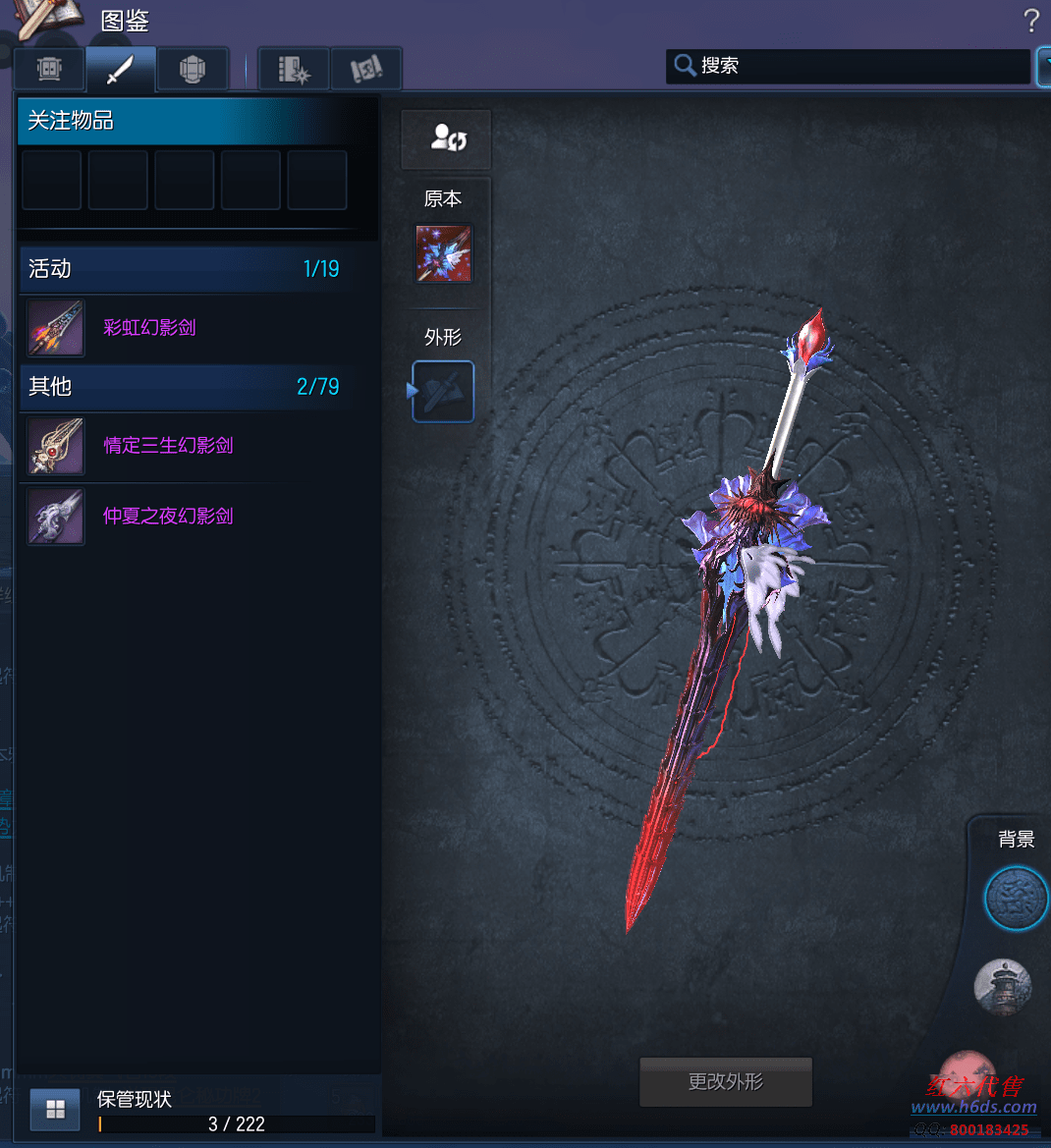
Task: Select the 原本 original weapon icon
Action: tap(443, 253)
